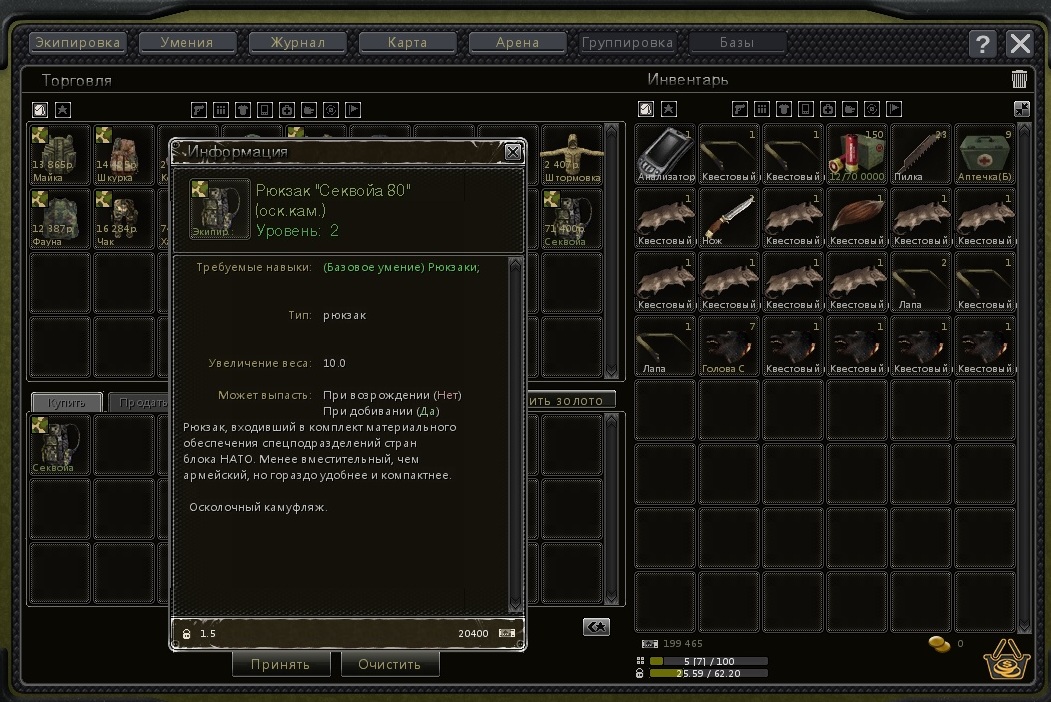The height and width of the screenshot is (702, 1051).
Task: Select the Аптечка first aid kit
Action: [985, 155]
